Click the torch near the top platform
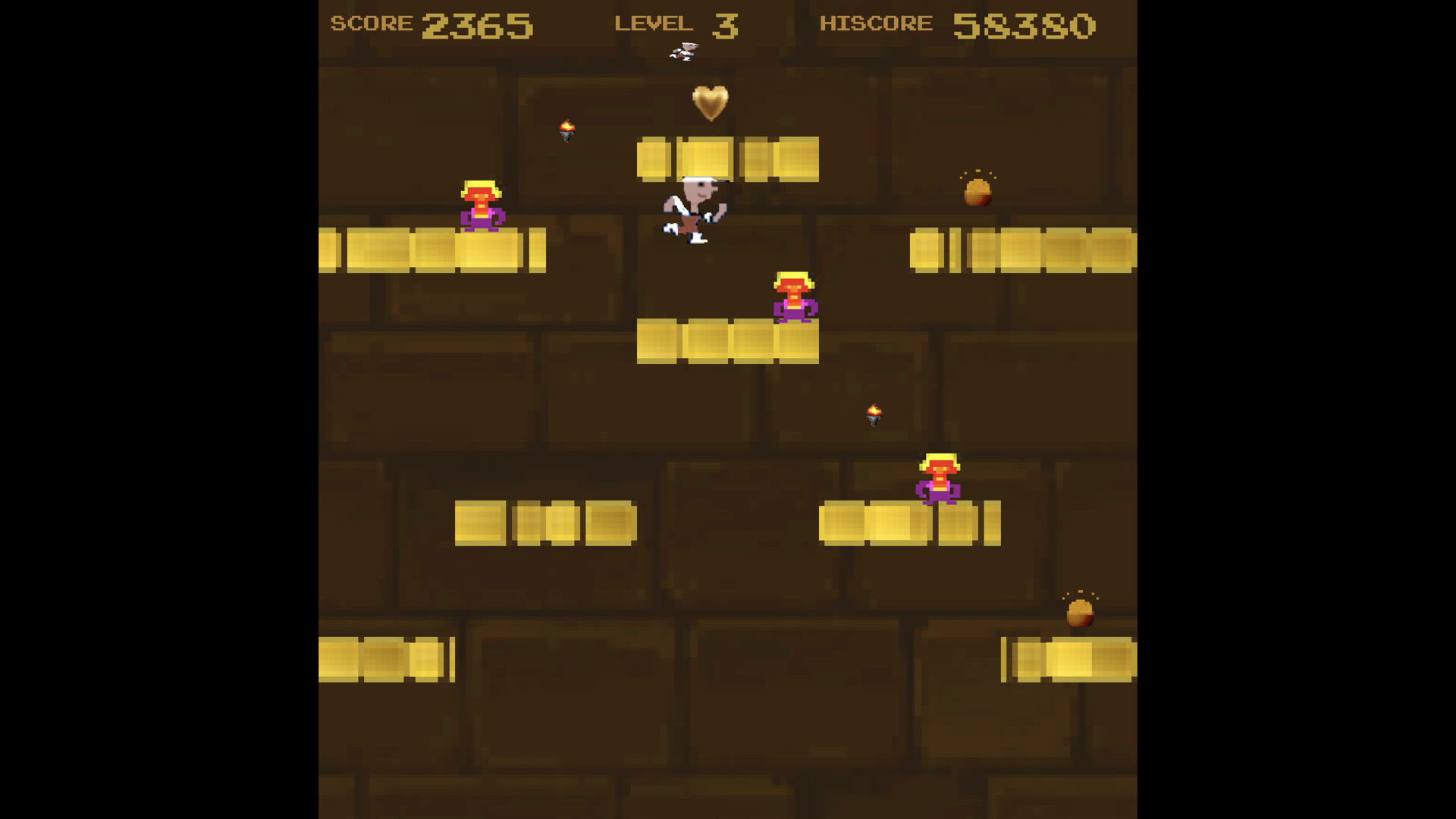 click(x=567, y=130)
